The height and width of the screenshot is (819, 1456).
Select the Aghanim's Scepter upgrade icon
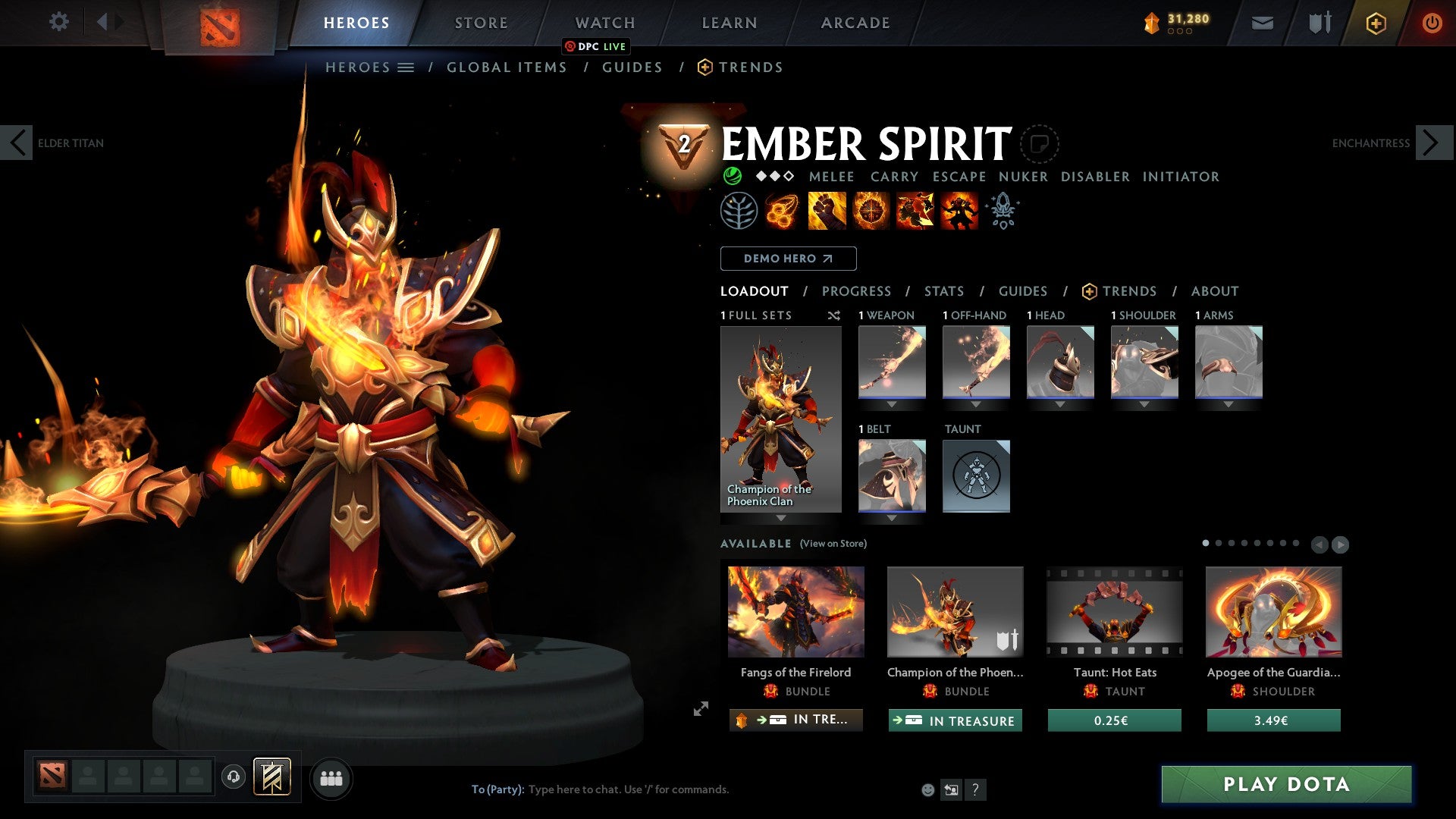pyautogui.click(x=1002, y=211)
